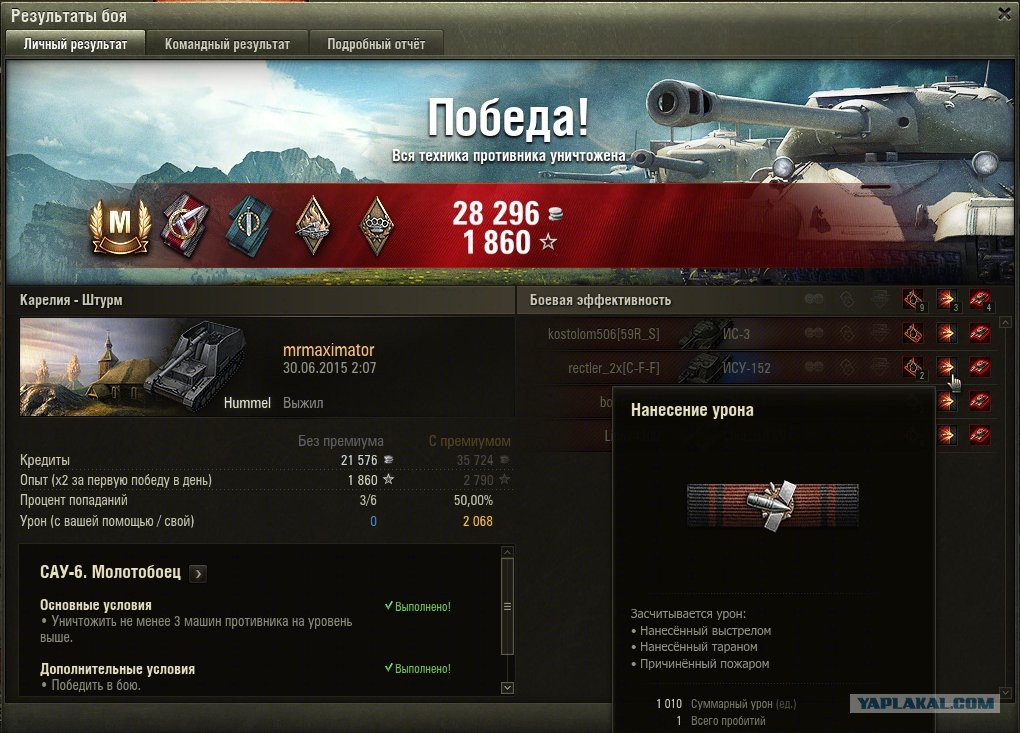
Task: Click the effectiveness list scroll-up arrow
Action: pyautogui.click(x=1005, y=323)
